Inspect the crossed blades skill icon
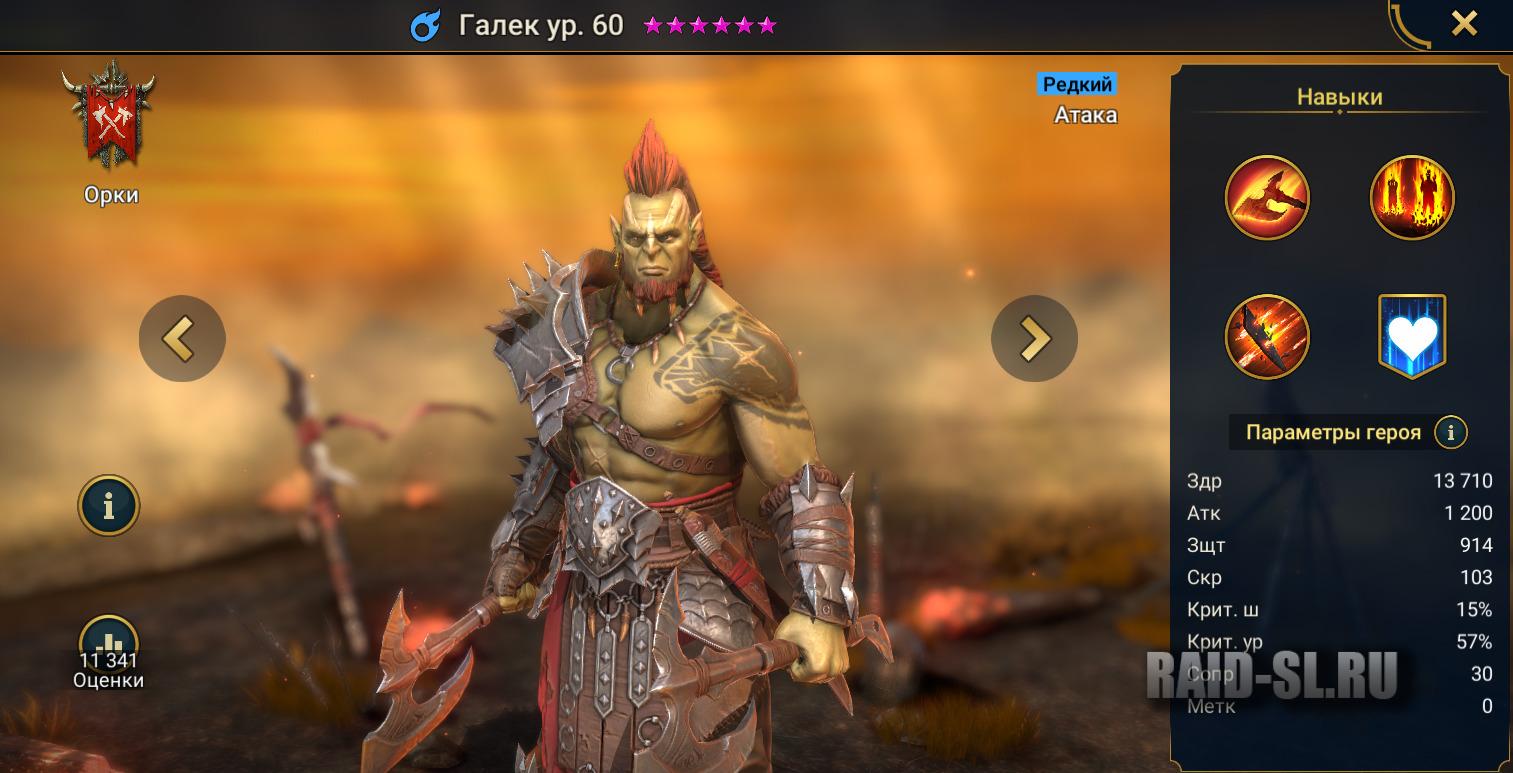The width and height of the screenshot is (1513, 773). [1267, 336]
